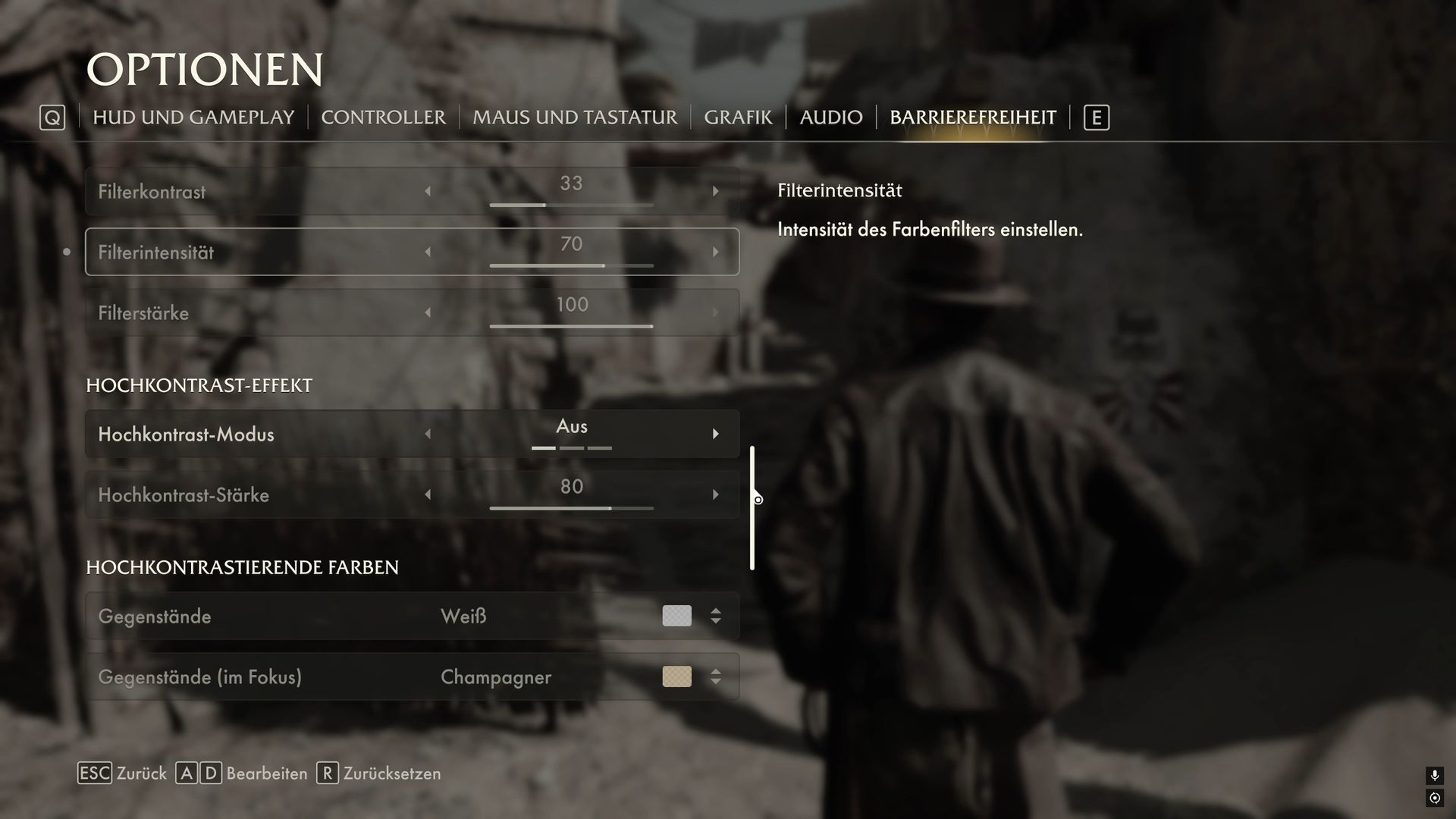Advance Hochkontrast-Modus with the right arrow
1456x819 pixels.
pyautogui.click(x=715, y=434)
